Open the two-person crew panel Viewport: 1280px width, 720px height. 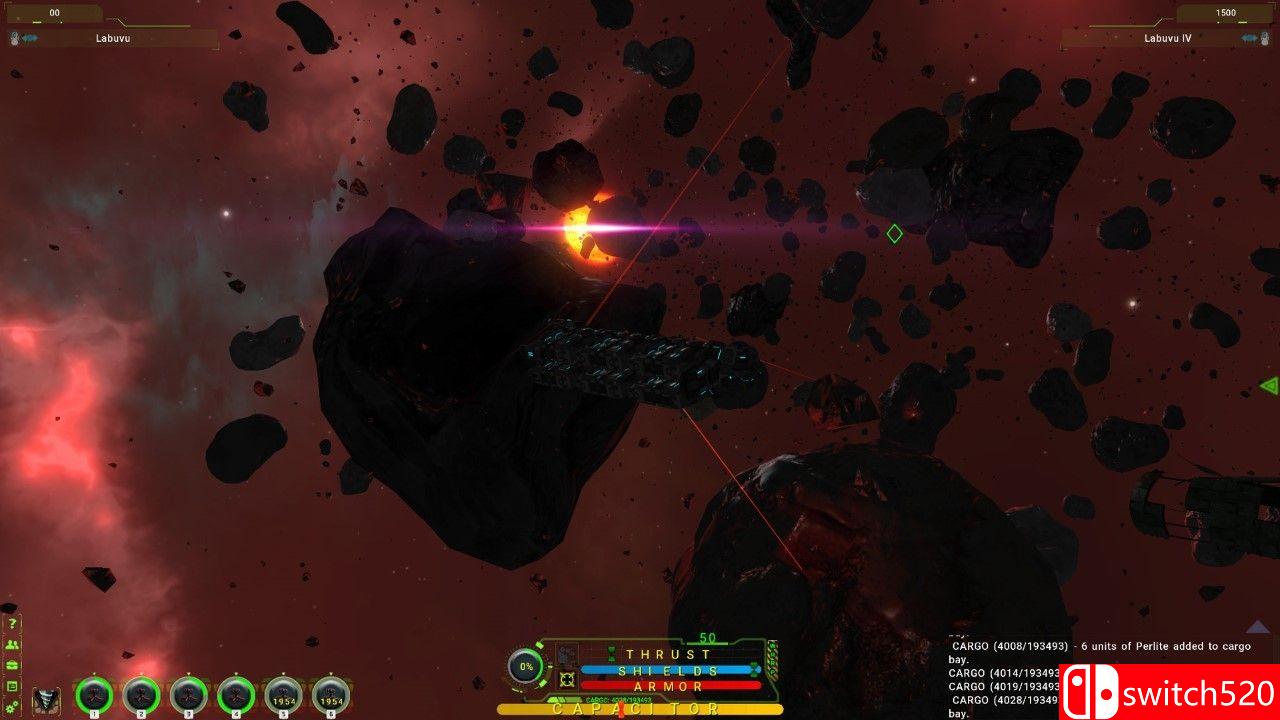tap(12, 645)
